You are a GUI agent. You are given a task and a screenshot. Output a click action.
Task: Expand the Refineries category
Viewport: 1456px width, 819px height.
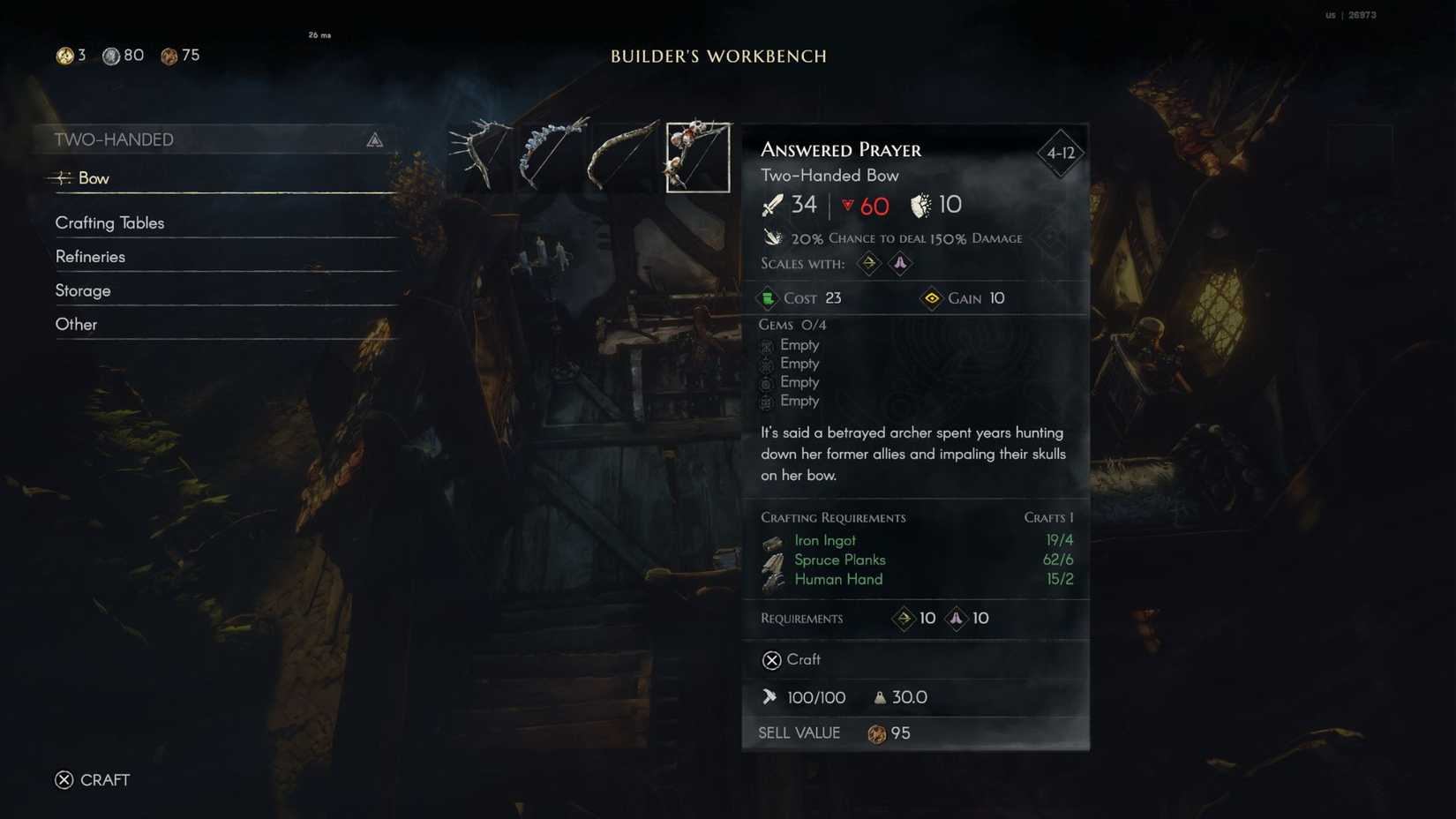point(91,256)
